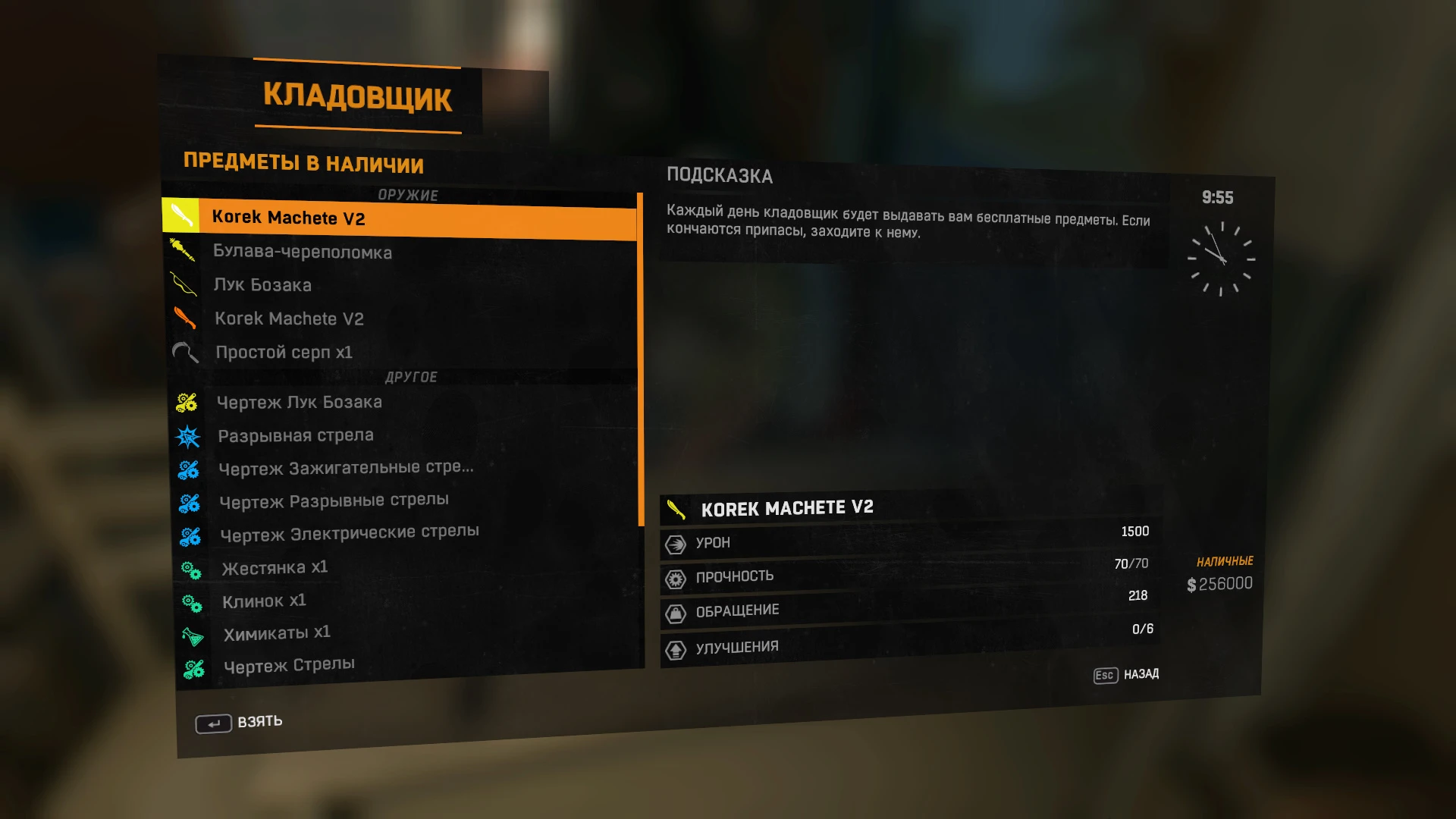Select the highlighted Korek Machete V2 entry
This screenshot has width=1456, height=819.
point(400,217)
